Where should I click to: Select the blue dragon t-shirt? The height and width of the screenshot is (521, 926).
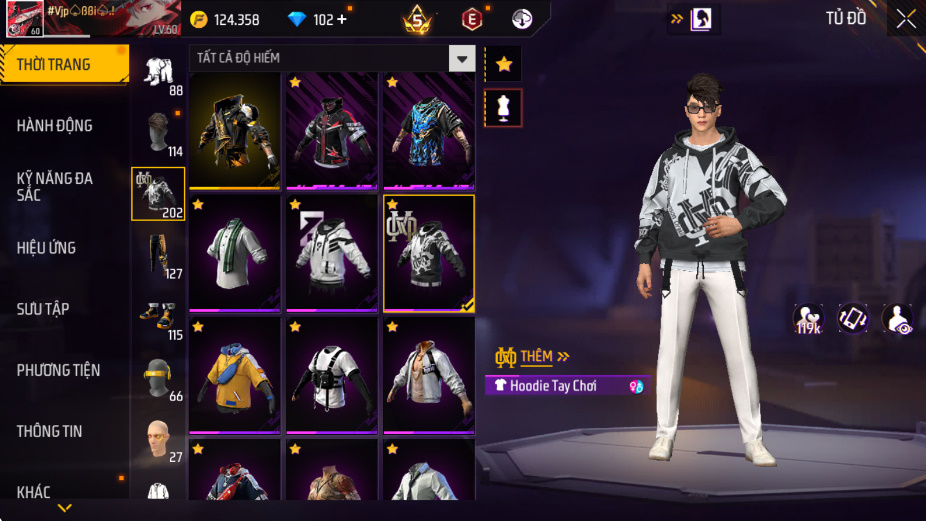click(x=429, y=130)
